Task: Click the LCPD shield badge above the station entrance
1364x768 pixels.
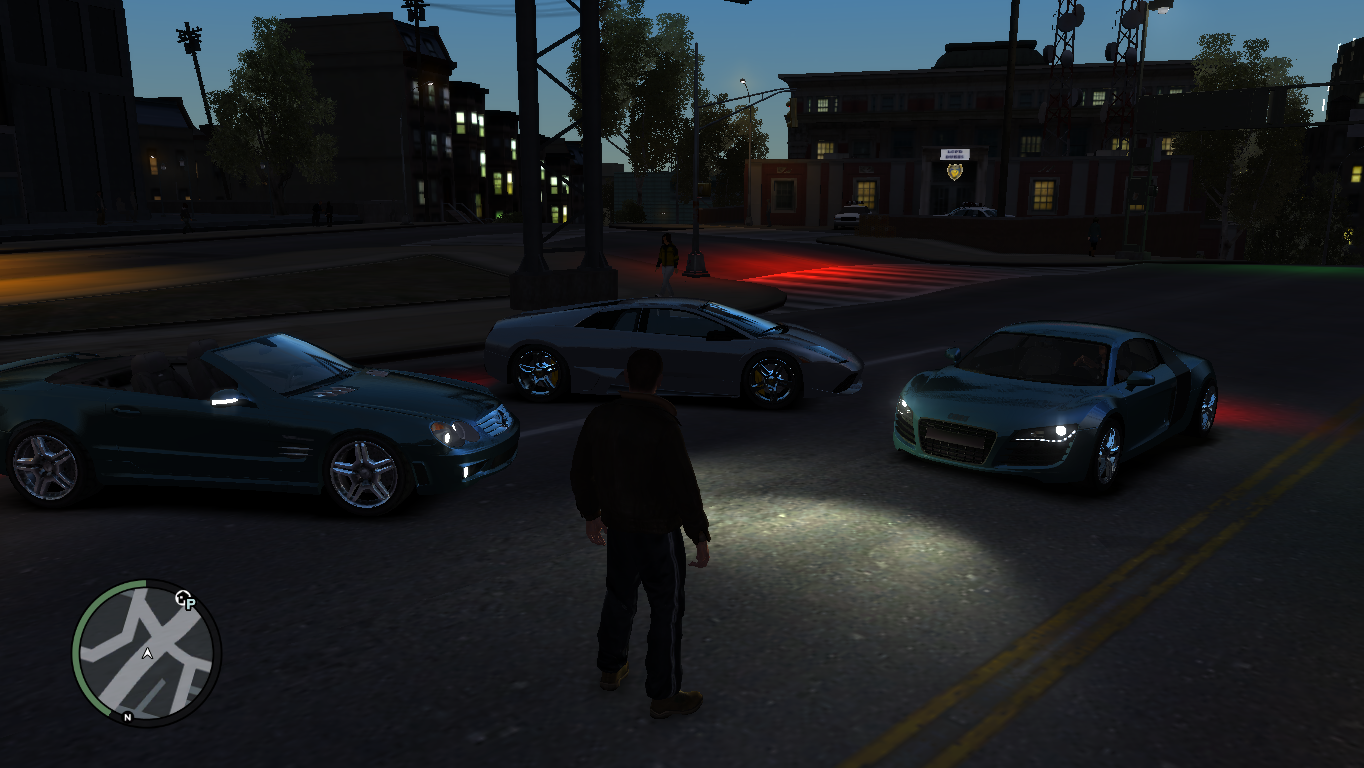Action: (x=954, y=171)
